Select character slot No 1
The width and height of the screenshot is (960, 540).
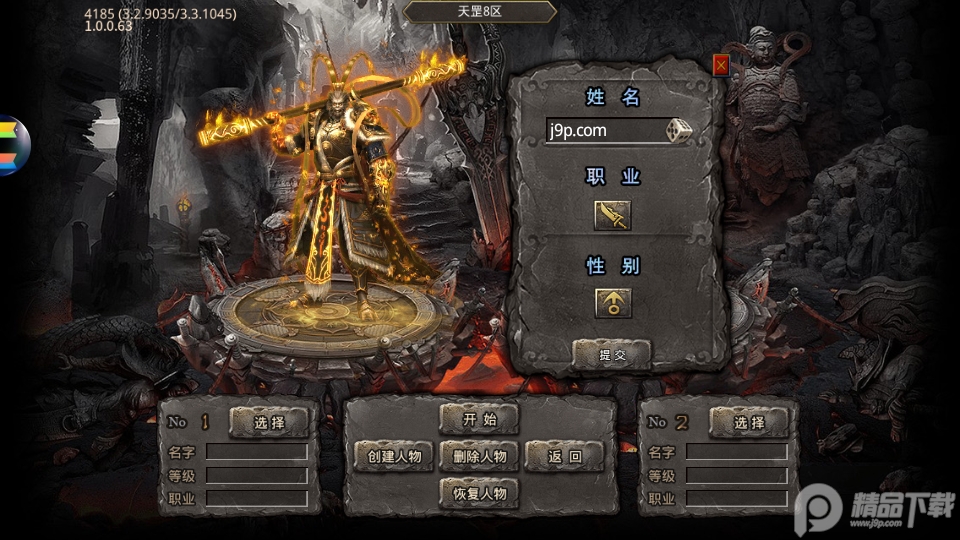tap(269, 422)
